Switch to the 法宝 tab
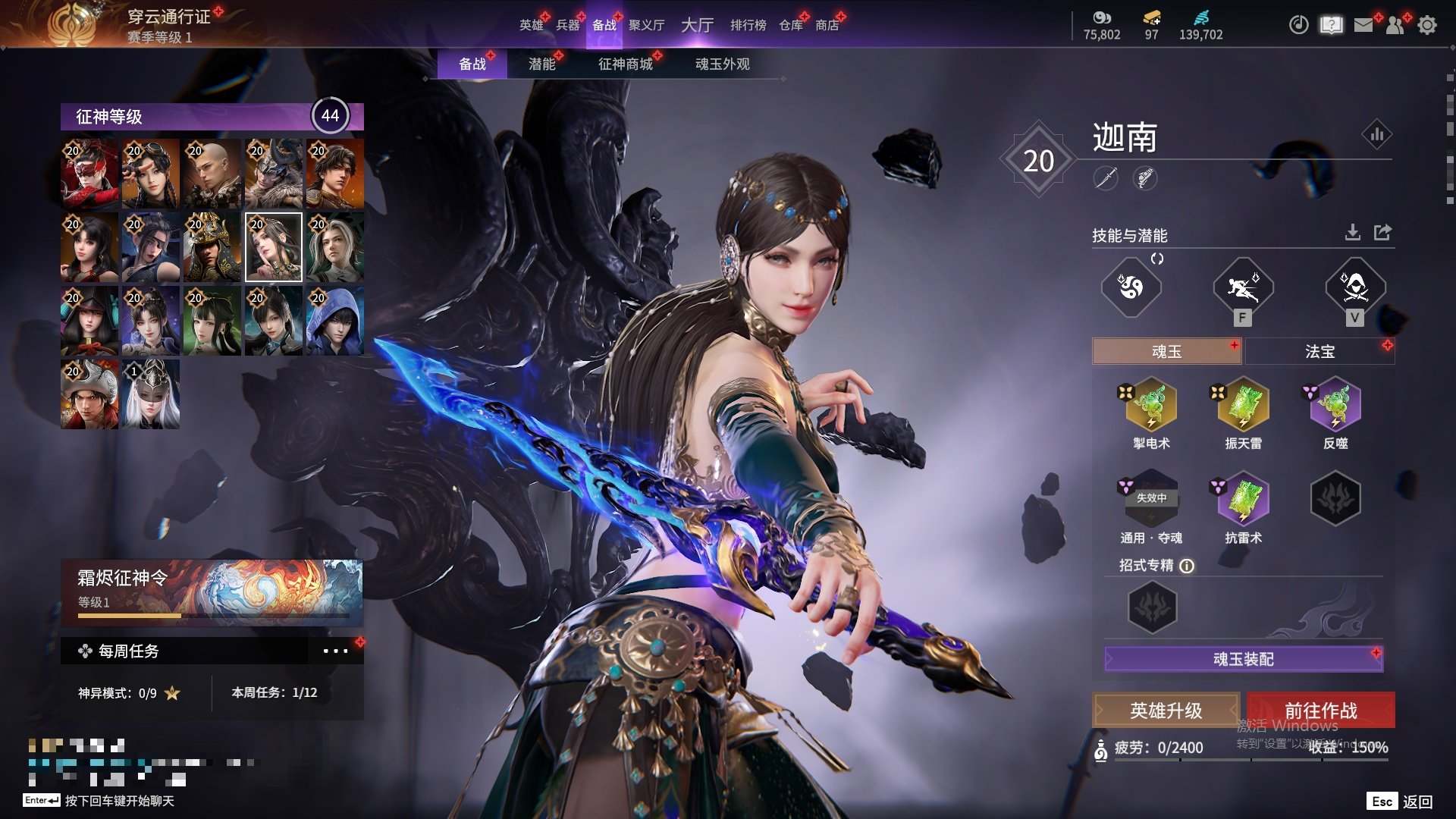 click(x=1319, y=352)
